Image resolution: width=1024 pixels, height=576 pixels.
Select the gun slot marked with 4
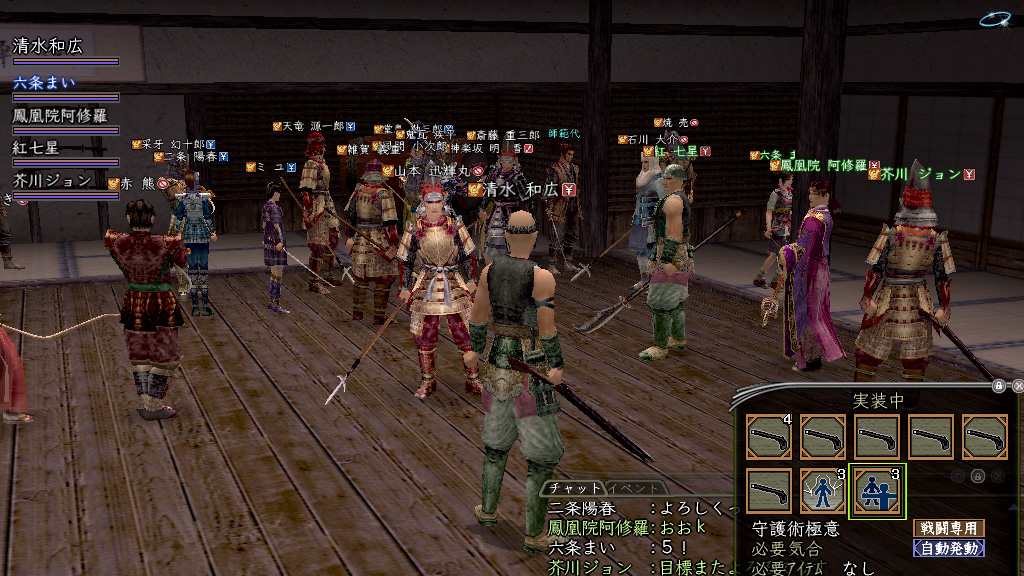769,437
